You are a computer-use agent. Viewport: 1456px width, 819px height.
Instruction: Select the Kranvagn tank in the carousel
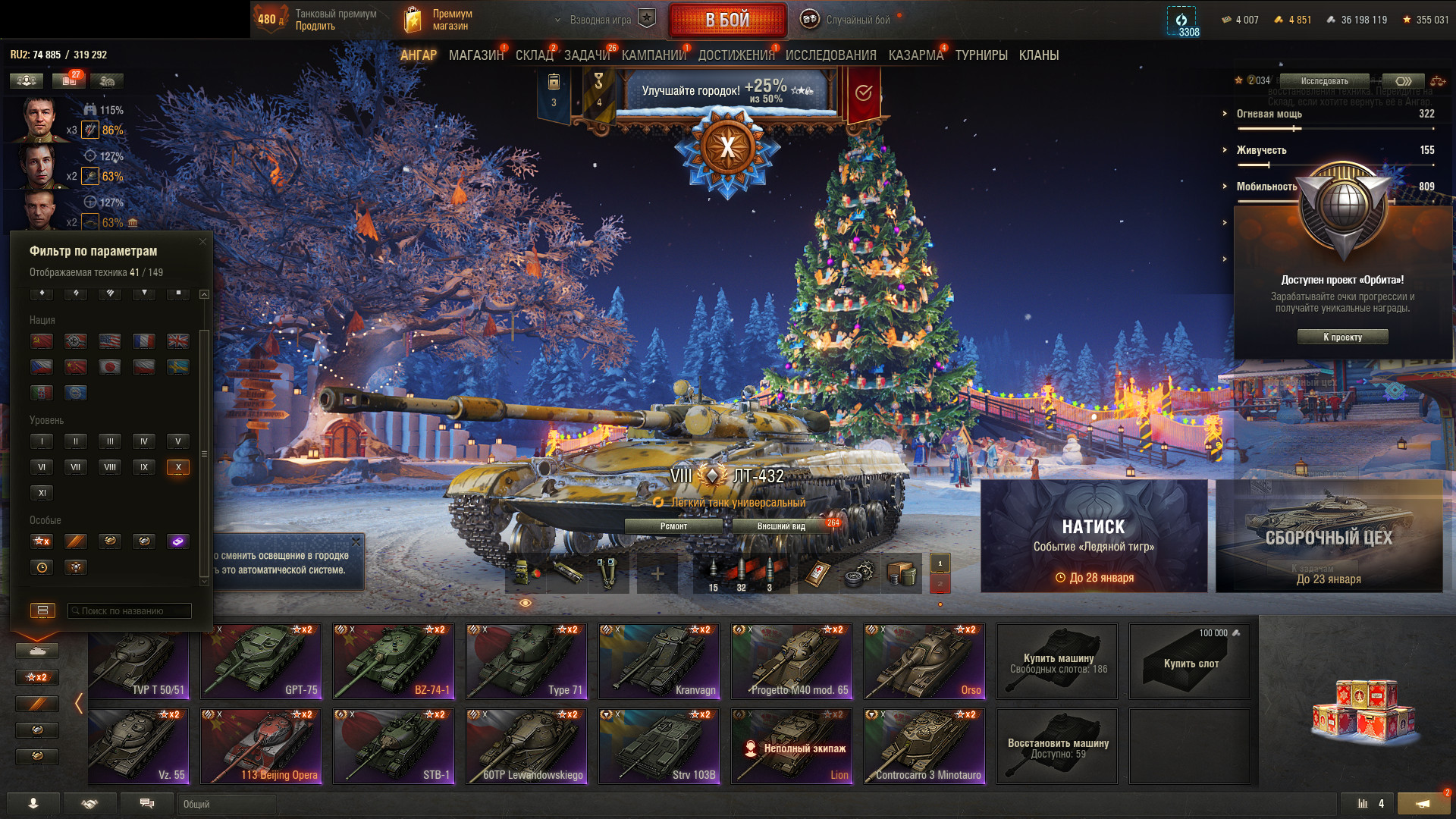click(x=658, y=661)
